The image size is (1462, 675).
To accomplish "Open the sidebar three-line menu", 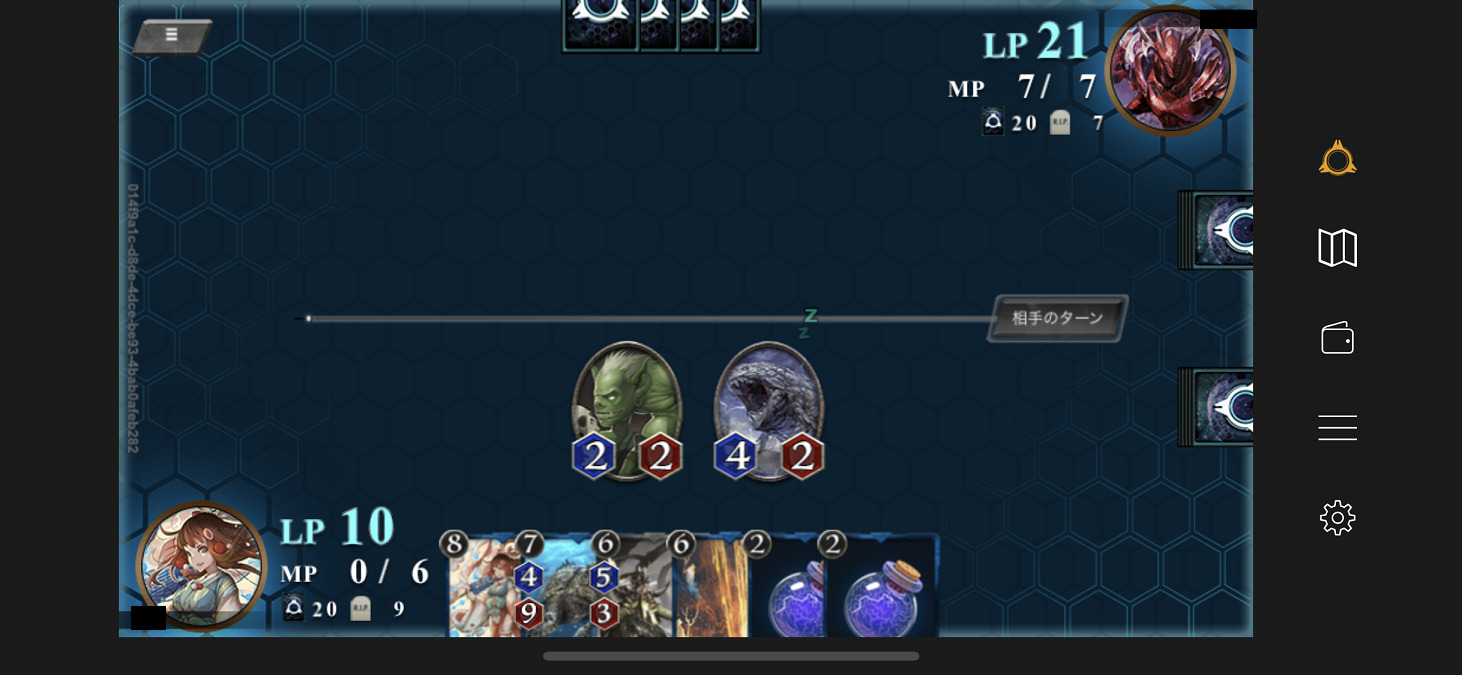I will [x=1337, y=428].
